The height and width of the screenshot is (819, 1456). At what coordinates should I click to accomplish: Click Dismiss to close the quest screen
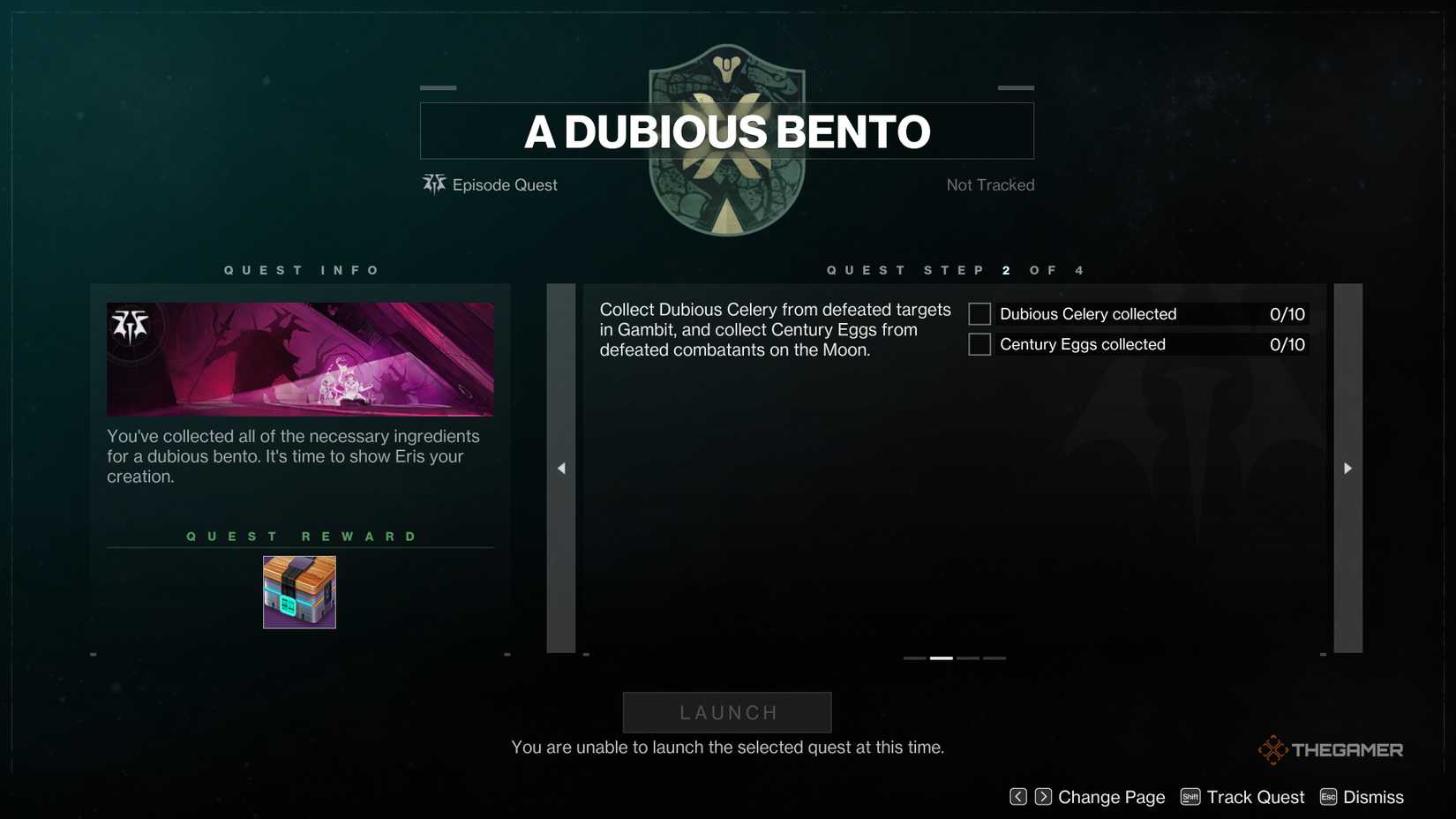tap(1373, 796)
